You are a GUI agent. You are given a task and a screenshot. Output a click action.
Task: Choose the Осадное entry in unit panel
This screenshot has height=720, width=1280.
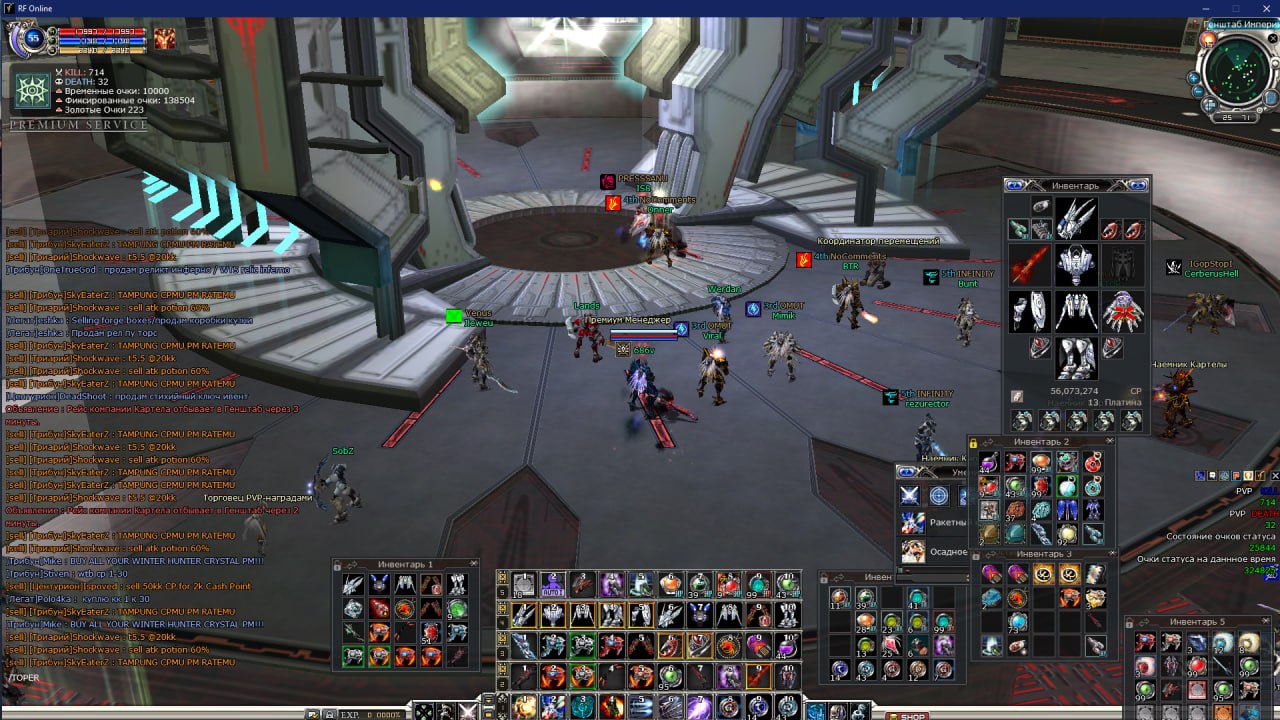[x=912, y=551]
